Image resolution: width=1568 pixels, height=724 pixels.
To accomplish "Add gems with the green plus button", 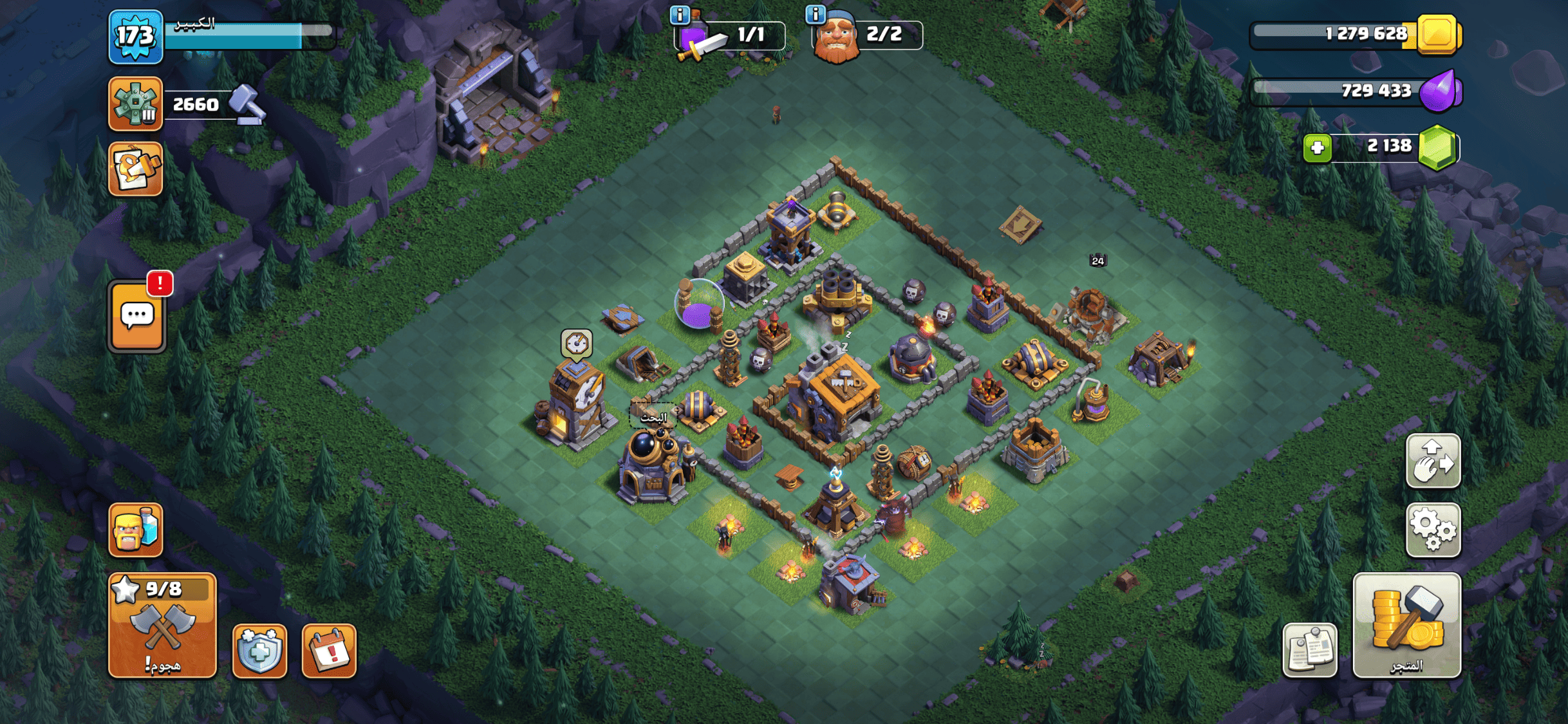I will pos(1317,148).
